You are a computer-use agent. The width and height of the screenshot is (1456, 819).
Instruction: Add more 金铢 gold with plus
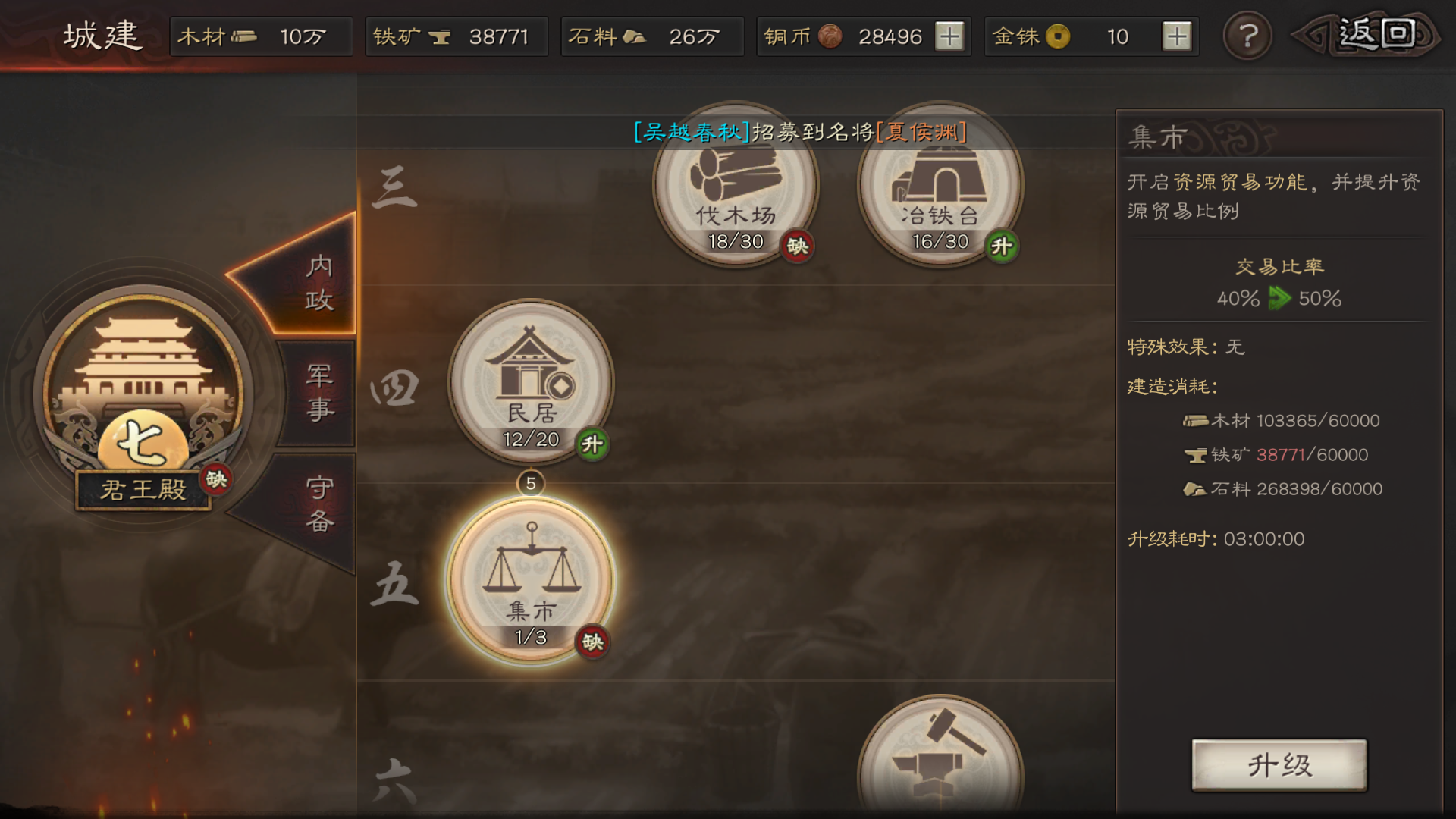1176,36
